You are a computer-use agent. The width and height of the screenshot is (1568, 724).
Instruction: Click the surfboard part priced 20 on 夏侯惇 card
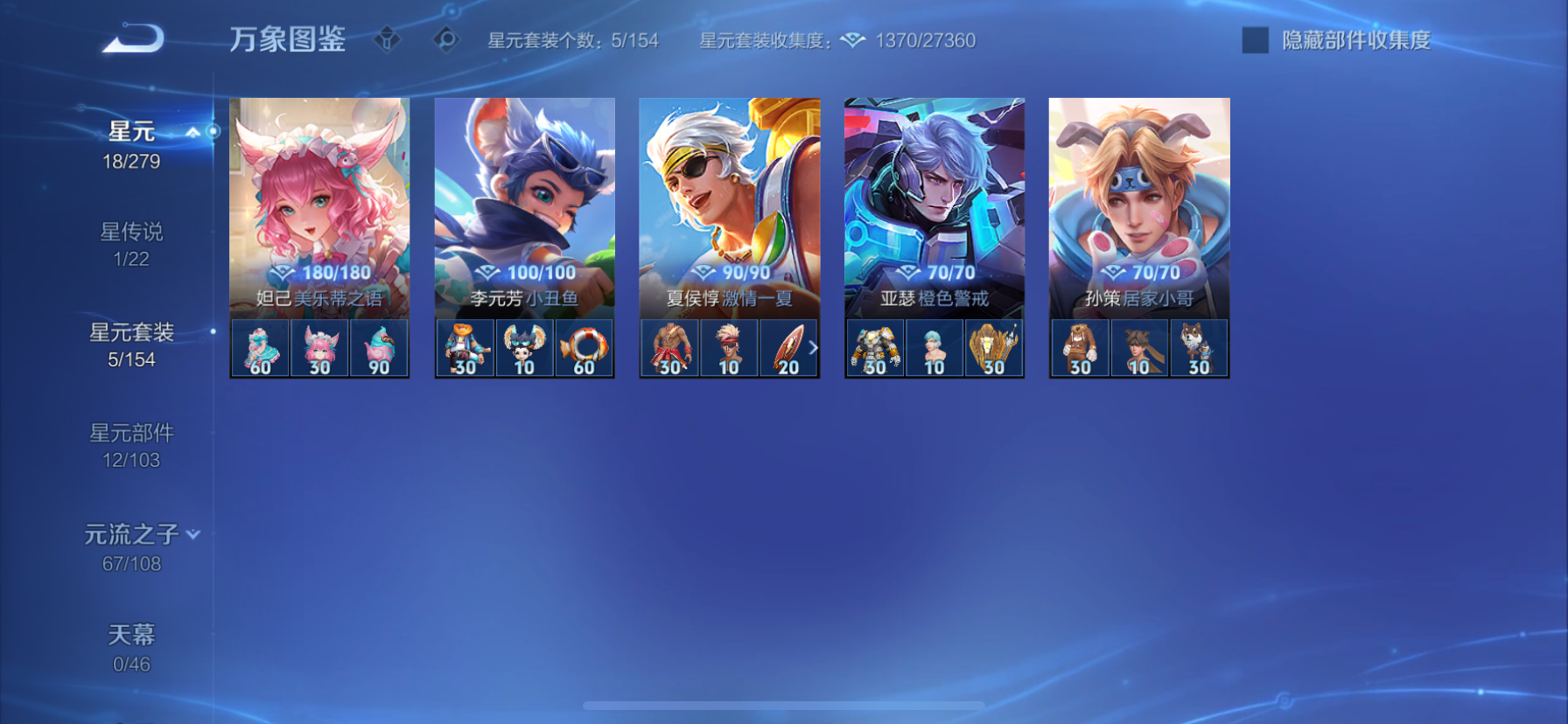click(787, 347)
